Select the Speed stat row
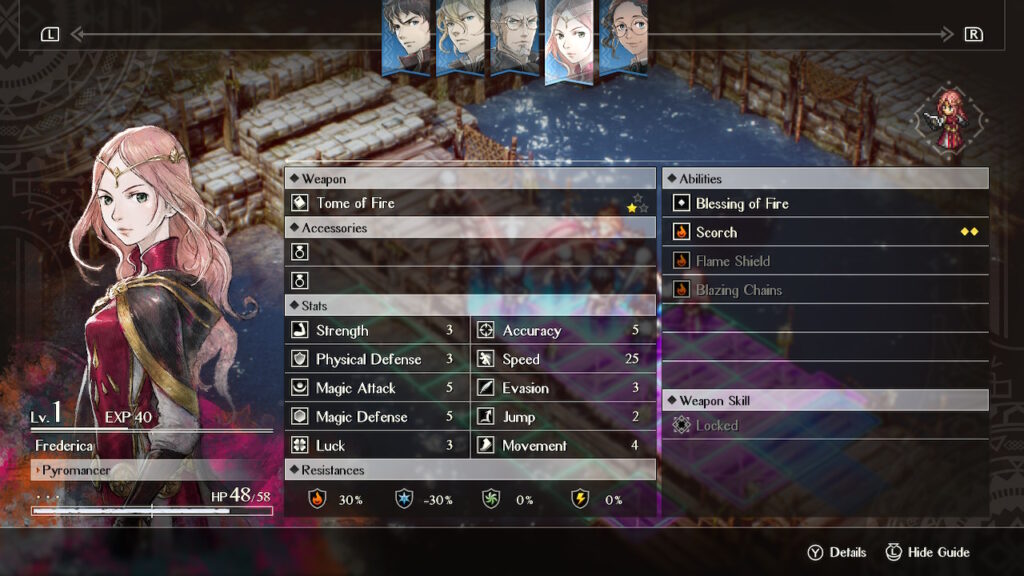Viewport: 1024px width, 576px height. tap(563, 359)
